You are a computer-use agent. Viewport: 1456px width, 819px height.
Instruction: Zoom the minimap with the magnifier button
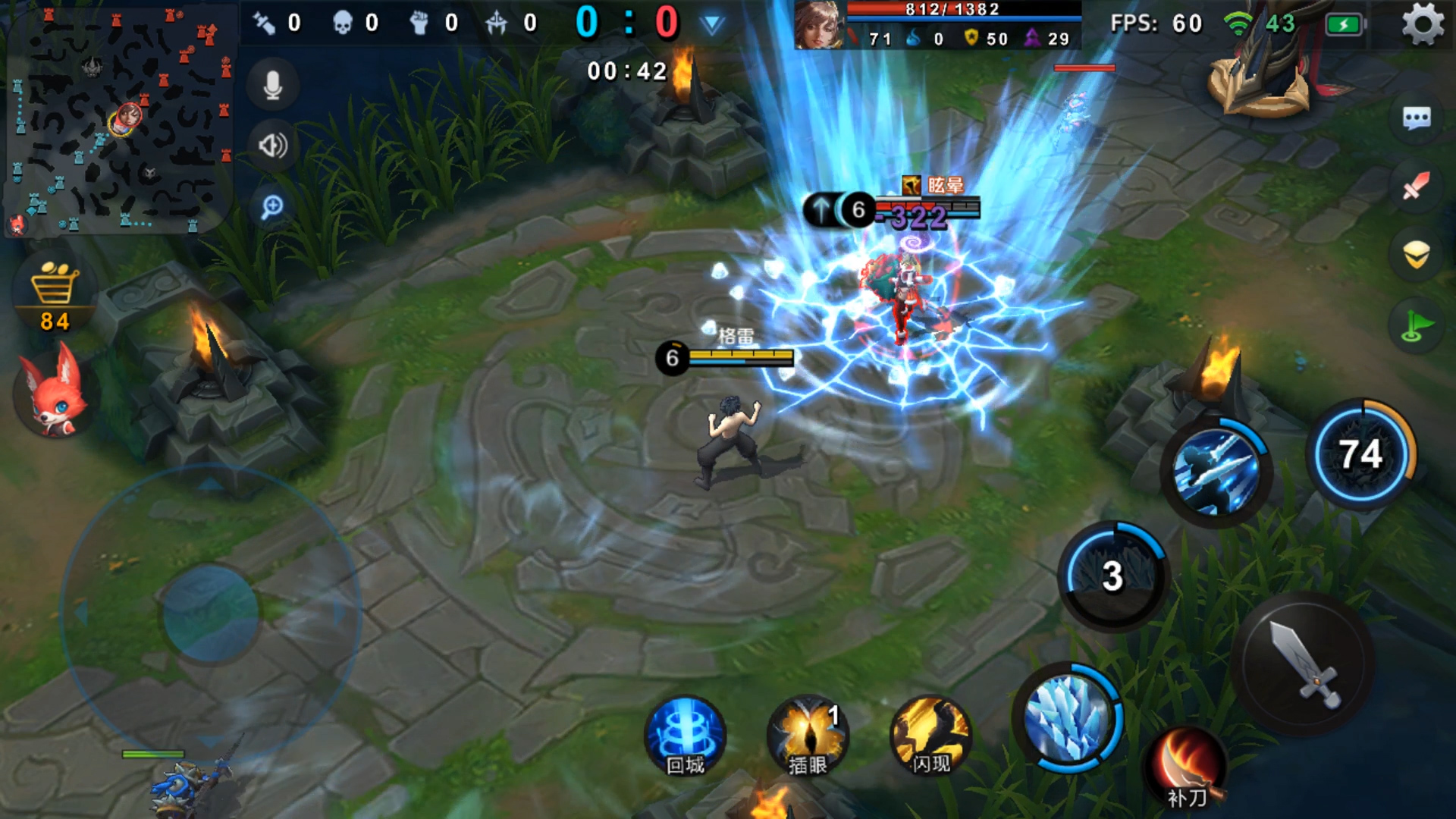click(272, 206)
